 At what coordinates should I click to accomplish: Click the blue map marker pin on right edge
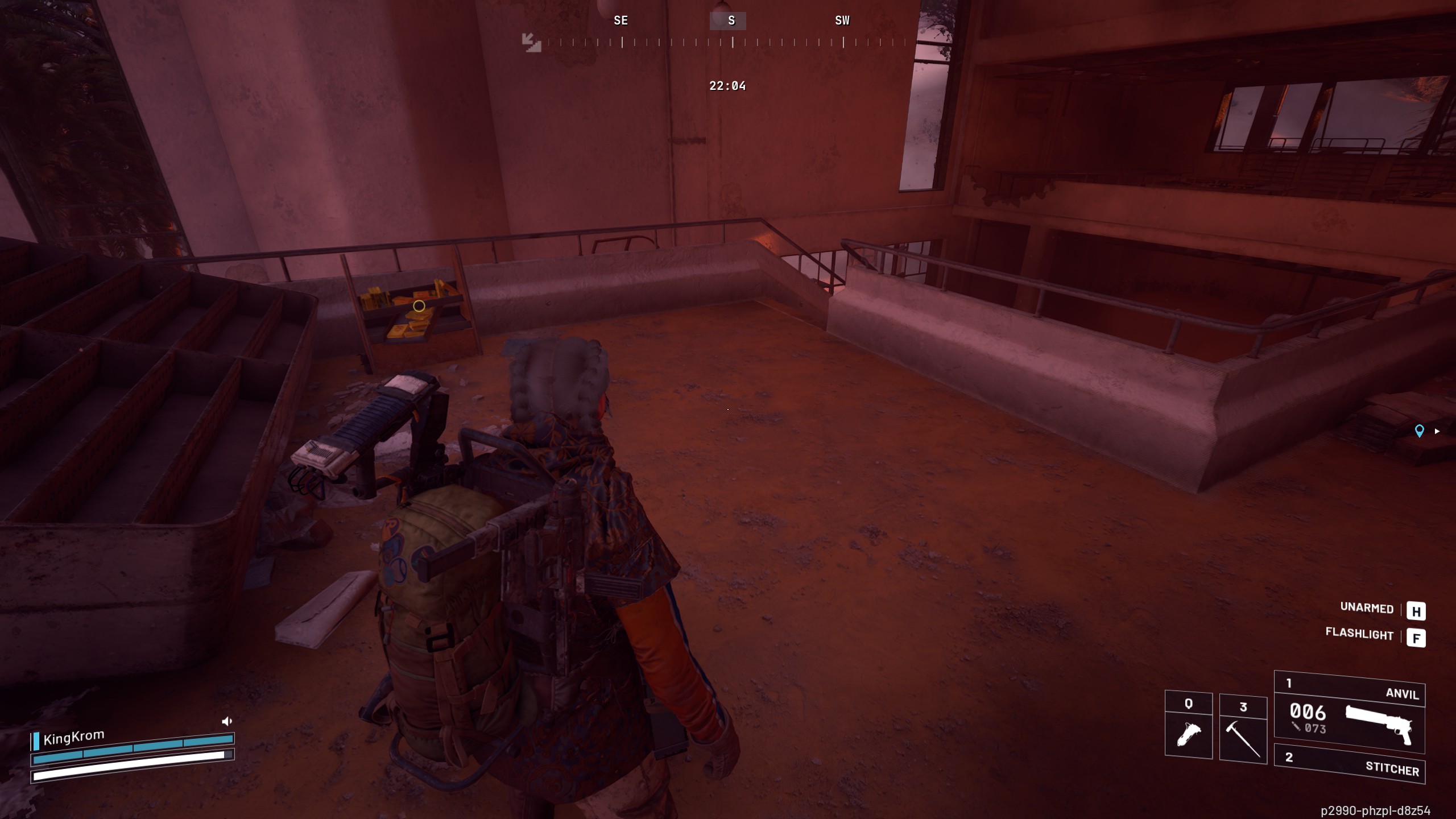coord(1420,431)
